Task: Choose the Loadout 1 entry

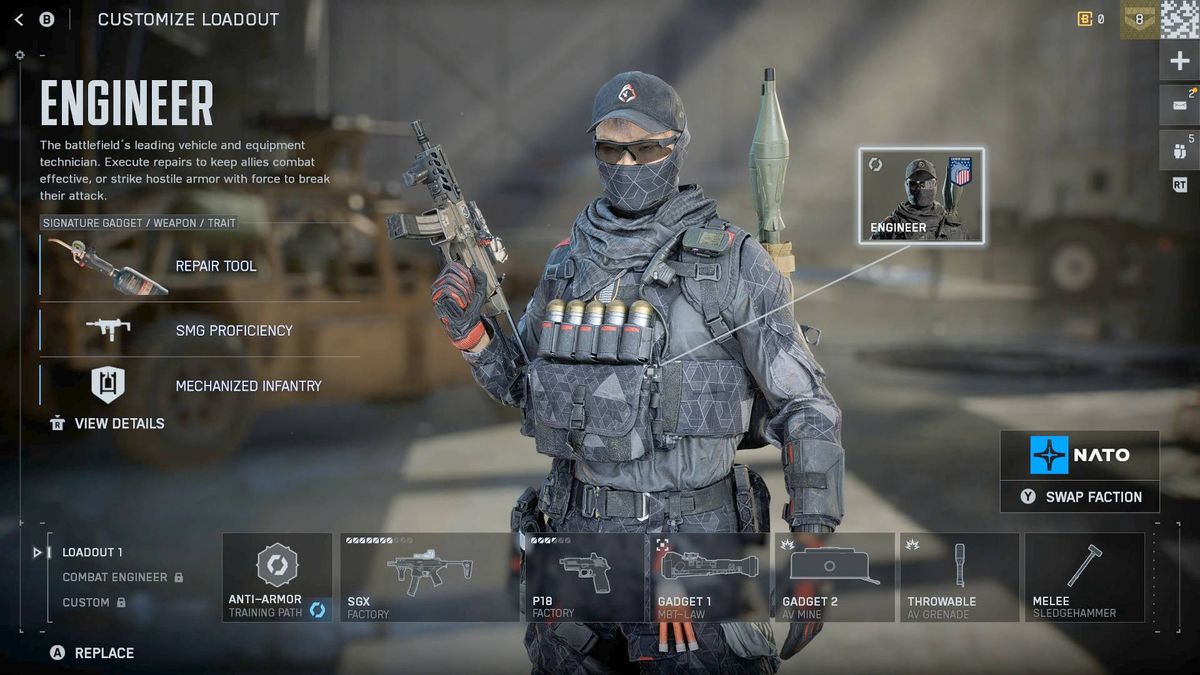Action: (92, 552)
